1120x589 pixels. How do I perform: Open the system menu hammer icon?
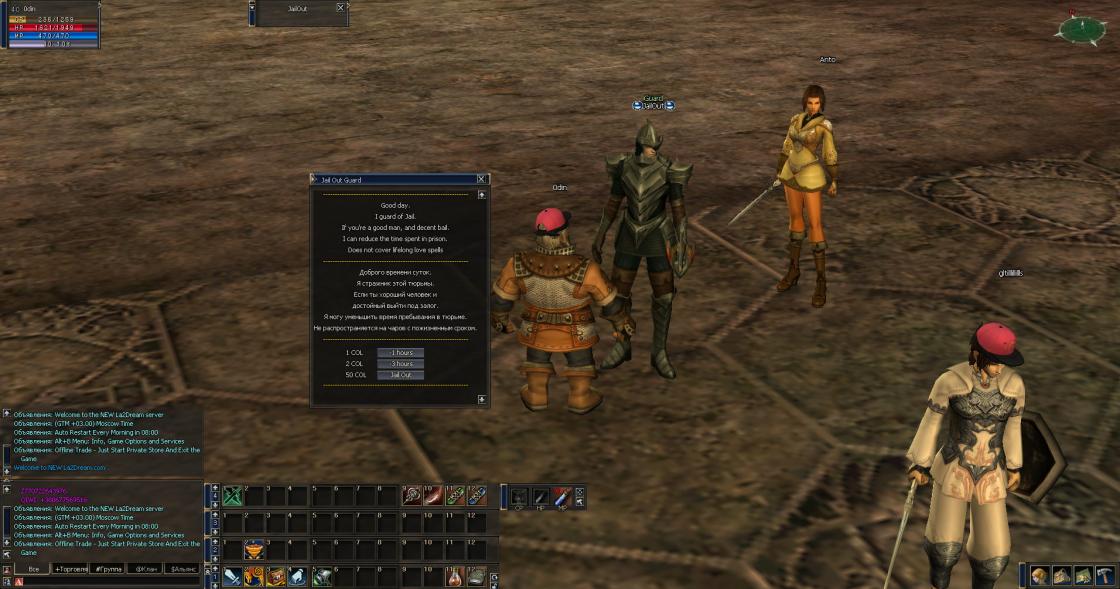pyautogui.click(x=1104, y=575)
